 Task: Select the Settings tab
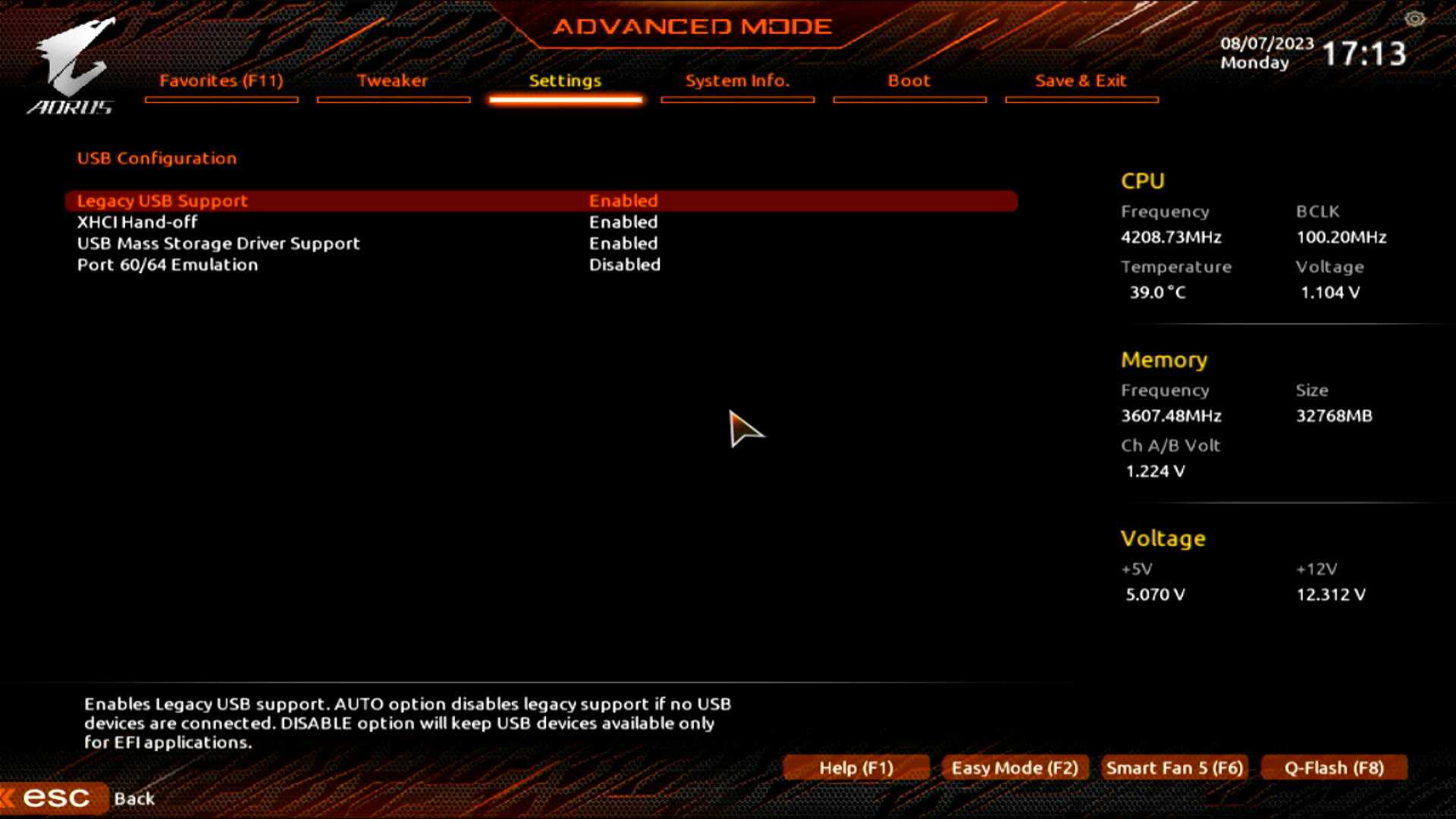(565, 81)
